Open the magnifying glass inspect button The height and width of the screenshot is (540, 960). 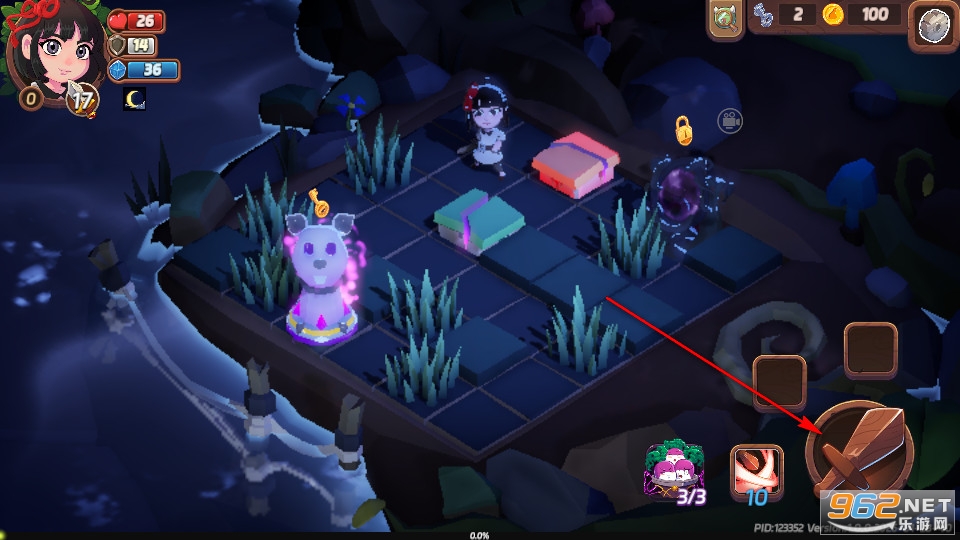(x=723, y=19)
